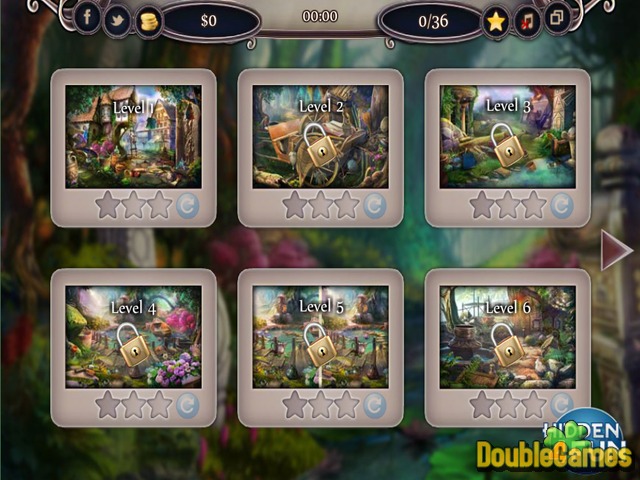Open the gold coins shop icon

pyautogui.click(x=148, y=19)
